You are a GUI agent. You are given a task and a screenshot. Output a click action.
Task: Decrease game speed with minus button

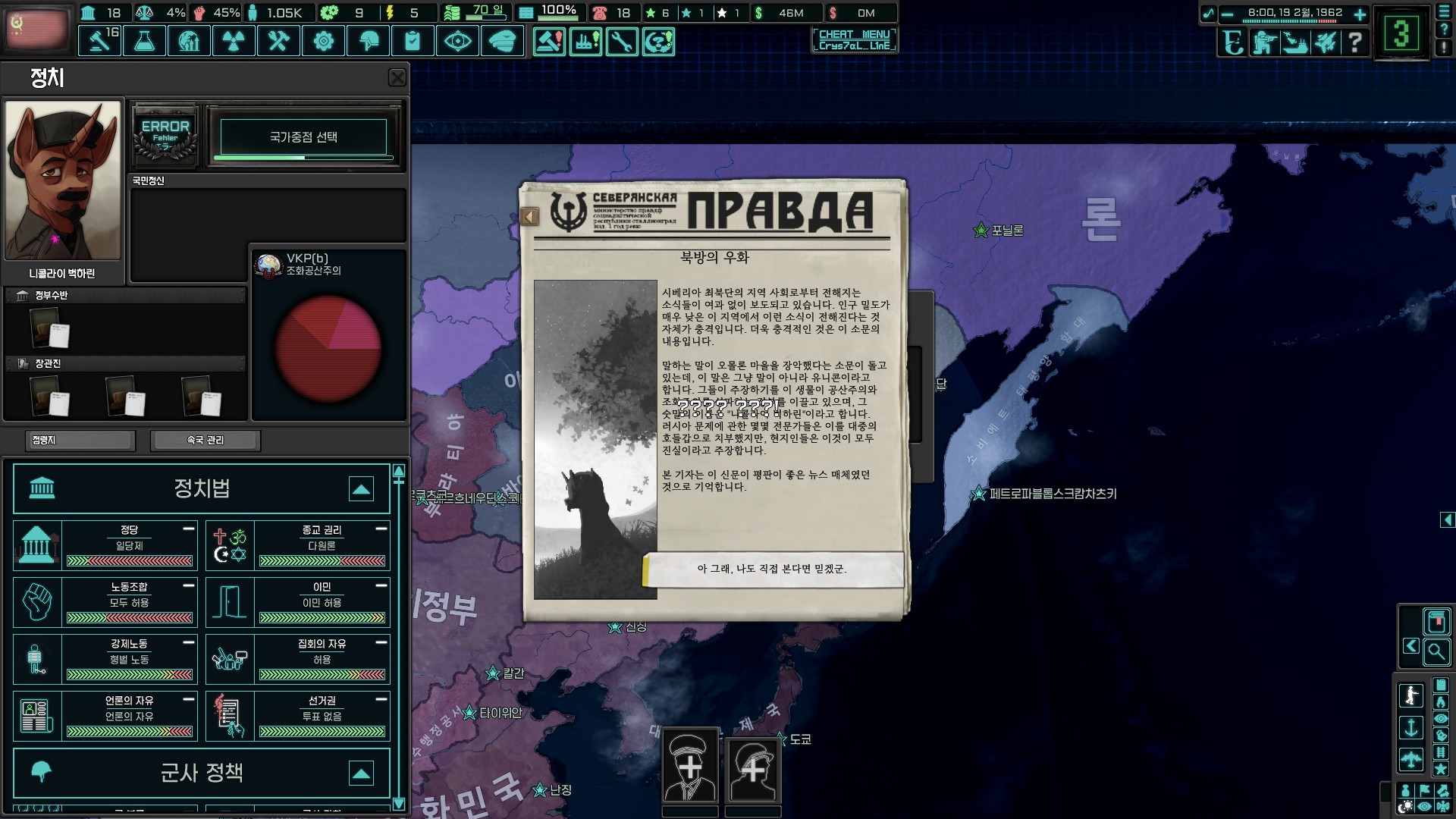pyautogui.click(x=1227, y=14)
